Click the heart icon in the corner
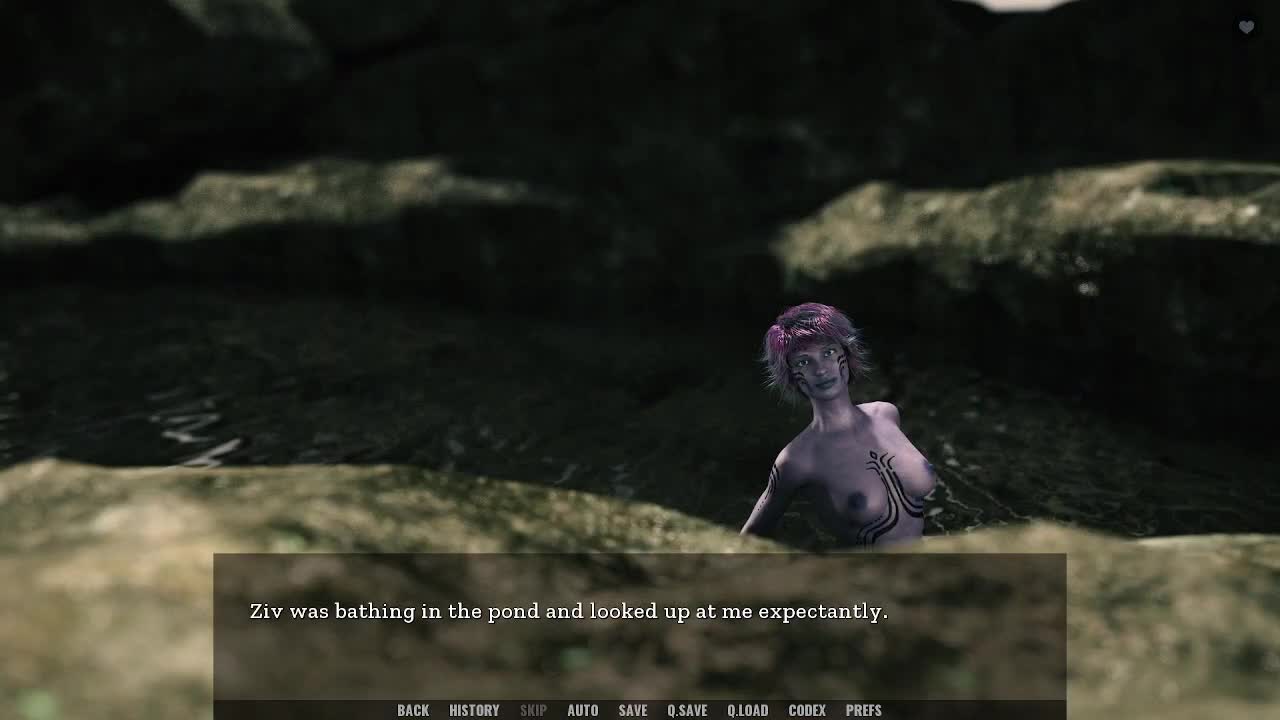This screenshot has width=1280, height=720. pyautogui.click(x=1246, y=27)
